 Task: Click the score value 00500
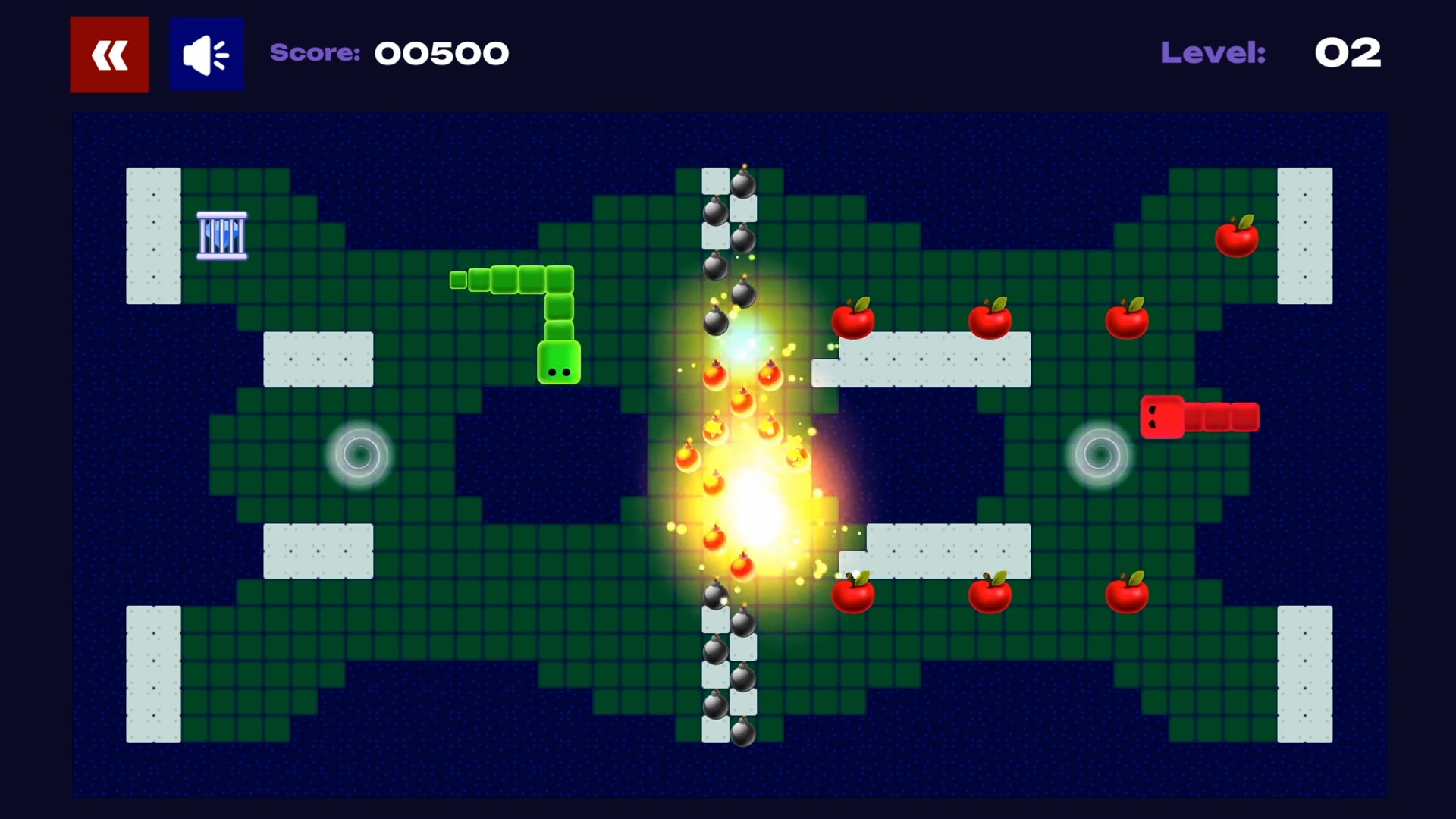[x=442, y=53]
